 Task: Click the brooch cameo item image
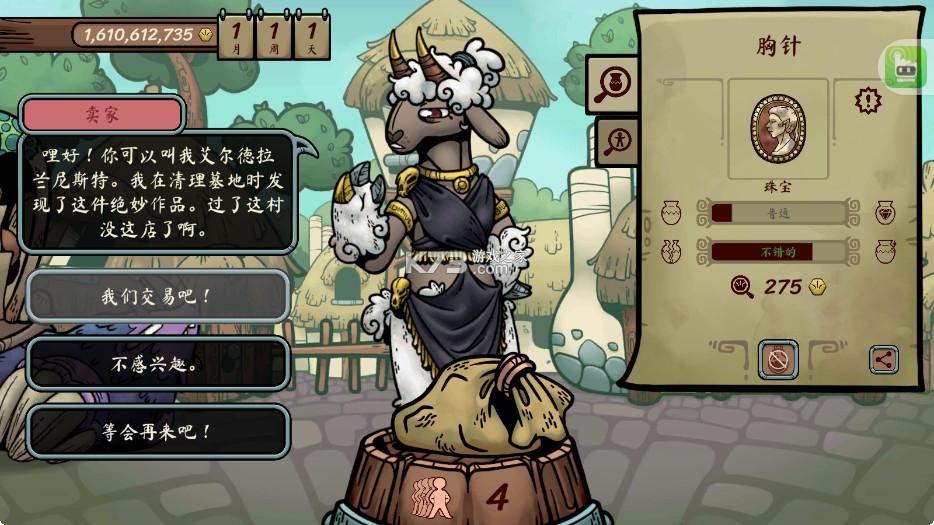pos(777,129)
